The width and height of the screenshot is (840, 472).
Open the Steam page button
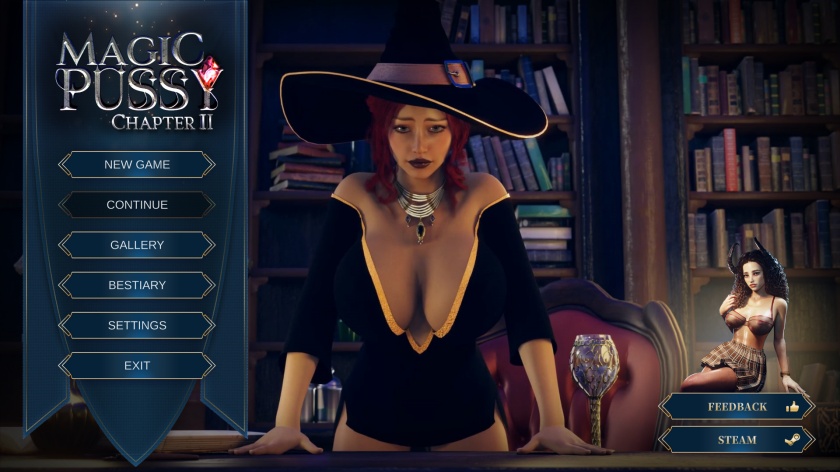click(737, 440)
